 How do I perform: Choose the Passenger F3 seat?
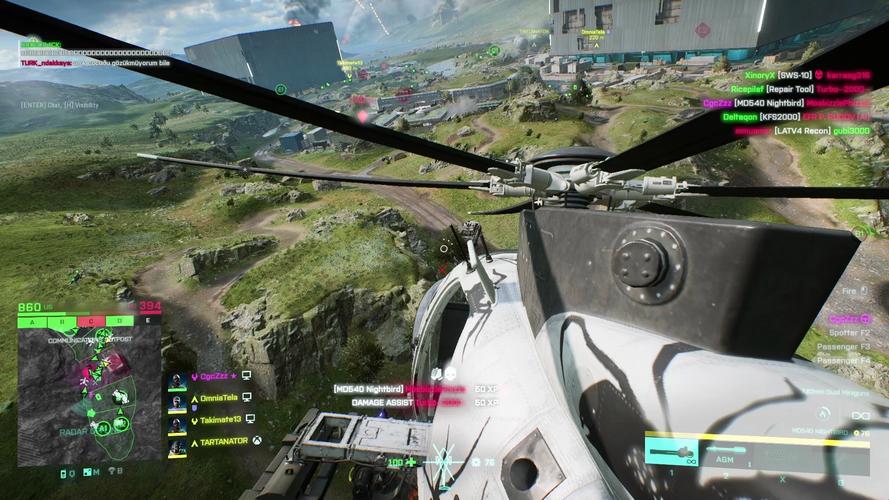click(850, 346)
